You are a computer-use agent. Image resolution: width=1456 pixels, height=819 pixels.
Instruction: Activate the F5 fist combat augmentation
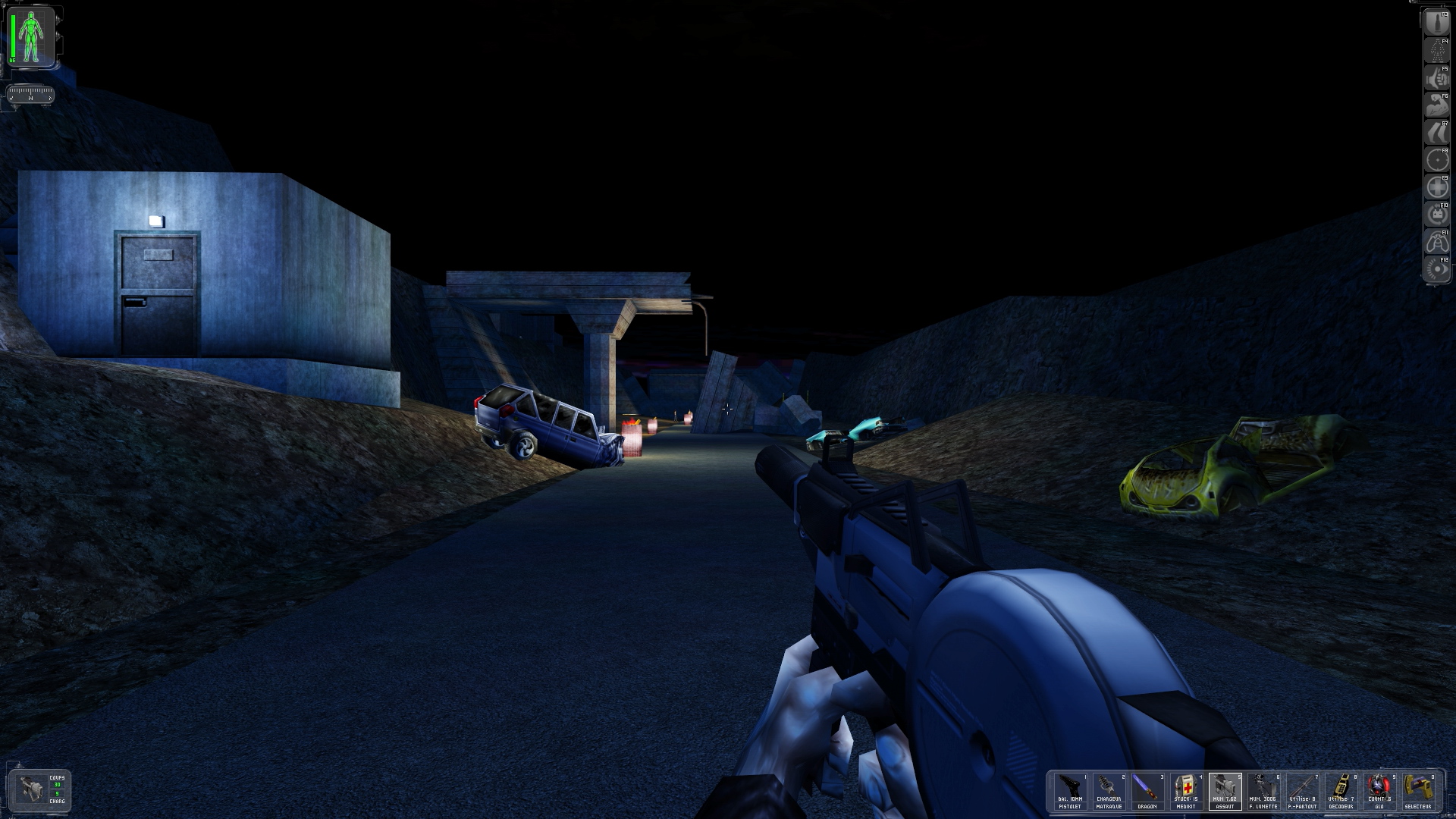coord(1437,78)
